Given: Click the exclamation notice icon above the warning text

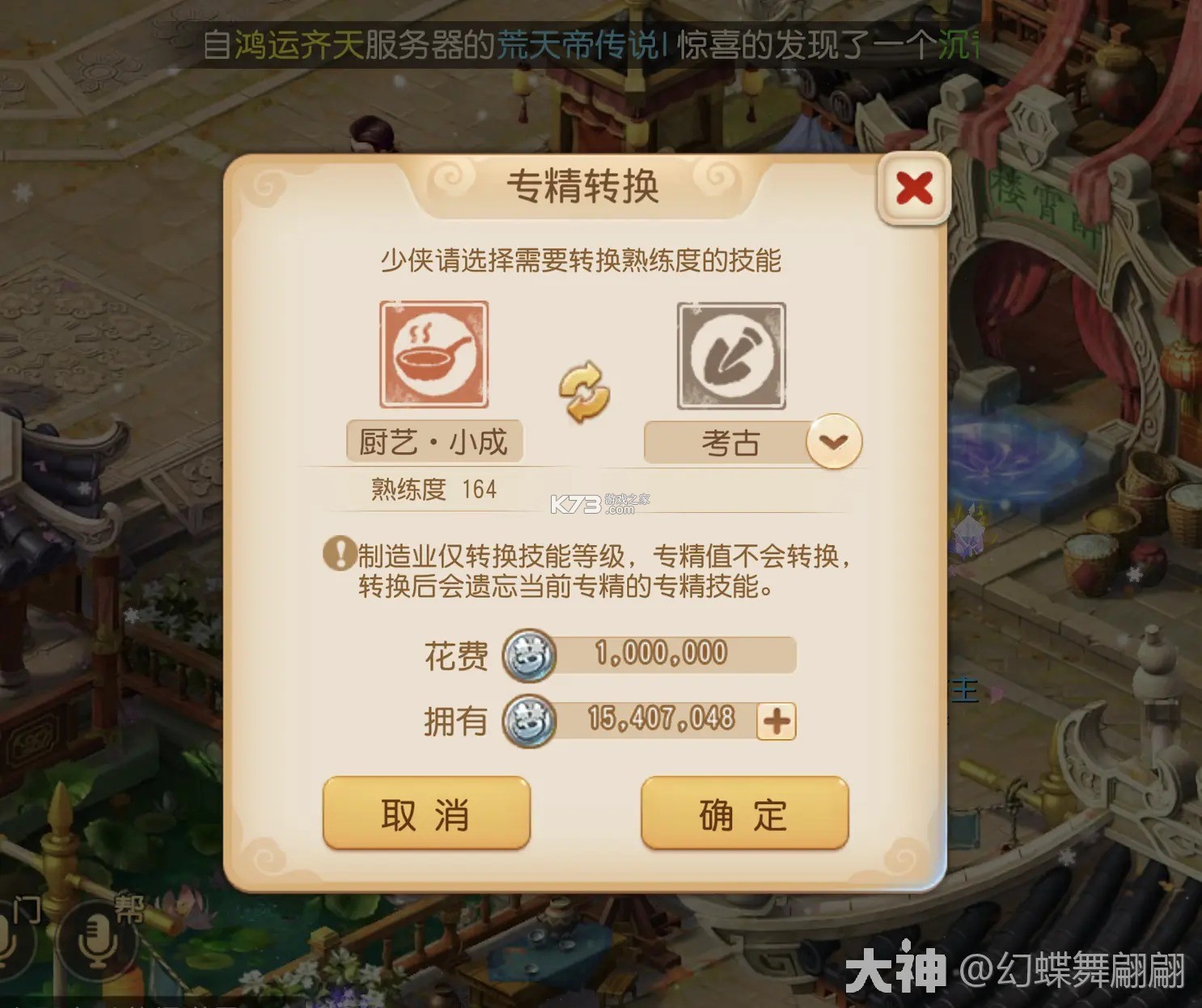Looking at the screenshot, I should point(341,553).
